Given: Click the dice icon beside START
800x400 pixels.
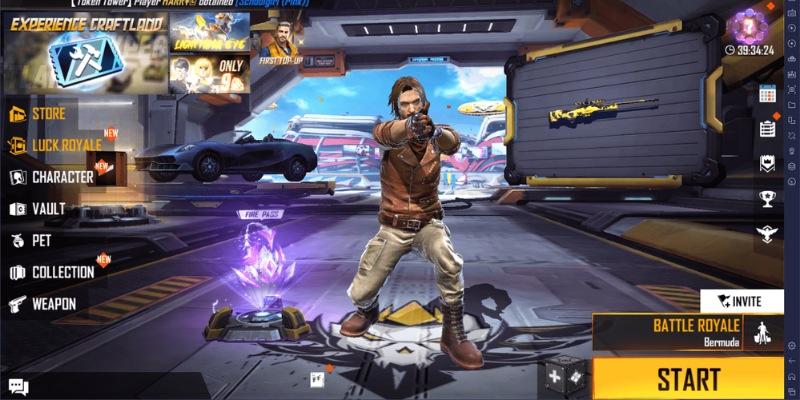Looking at the screenshot, I should [x=565, y=377].
